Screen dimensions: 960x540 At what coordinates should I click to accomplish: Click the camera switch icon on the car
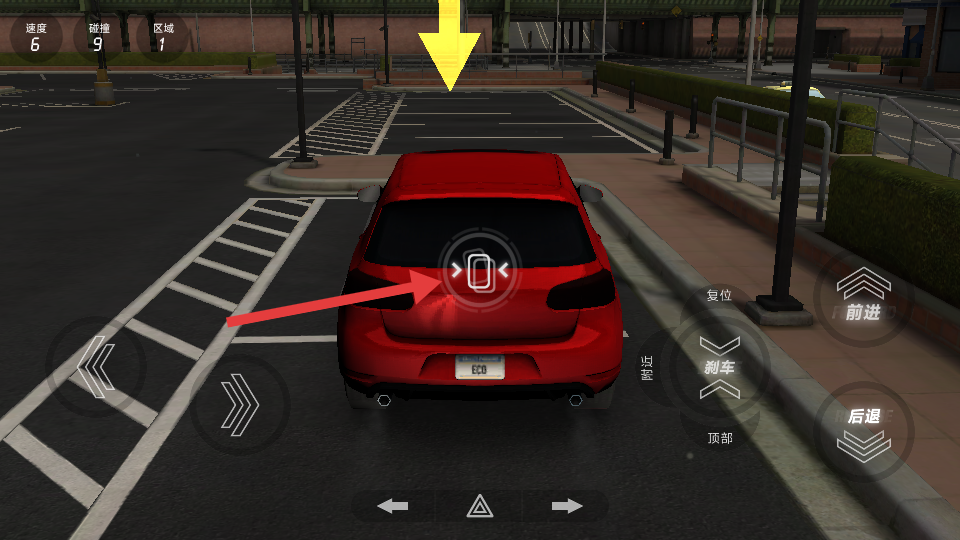click(x=480, y=270)
